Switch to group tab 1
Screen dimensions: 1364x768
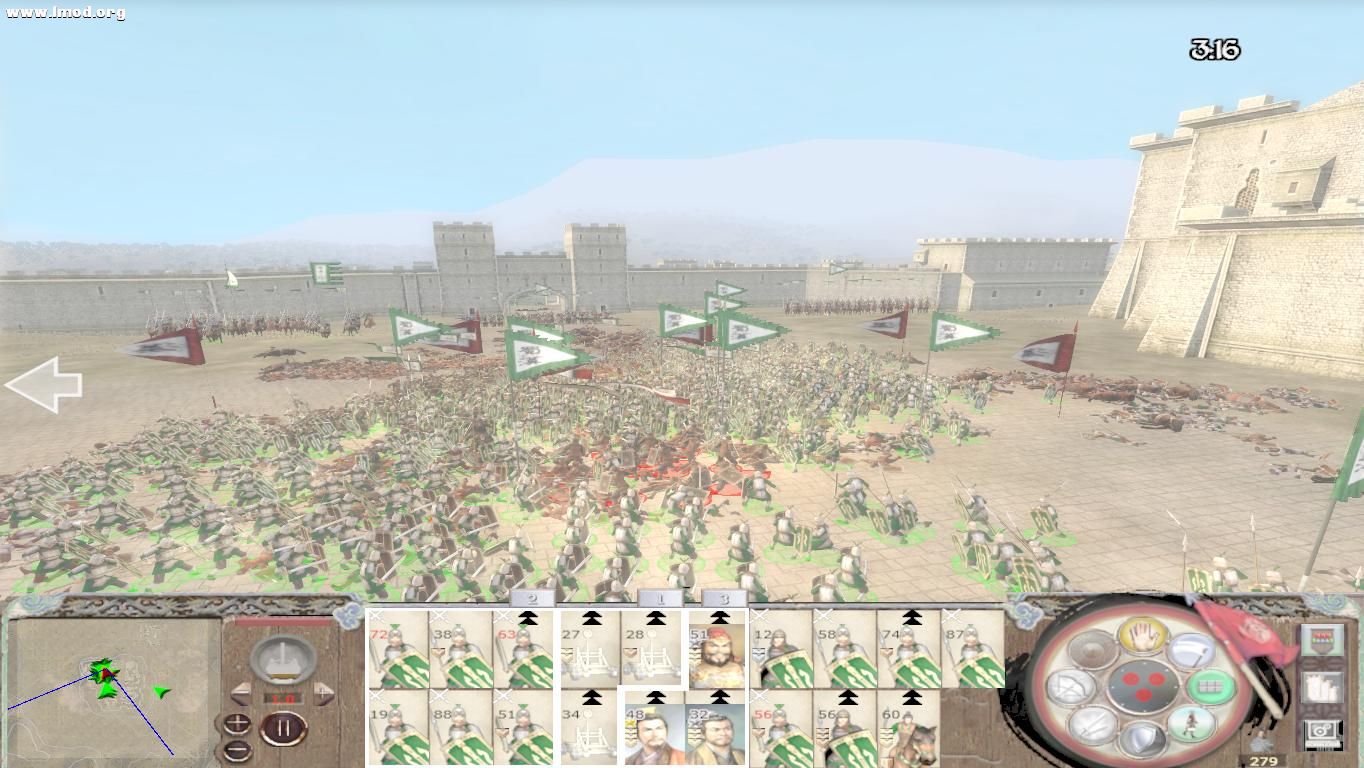[x=660, y=600]
